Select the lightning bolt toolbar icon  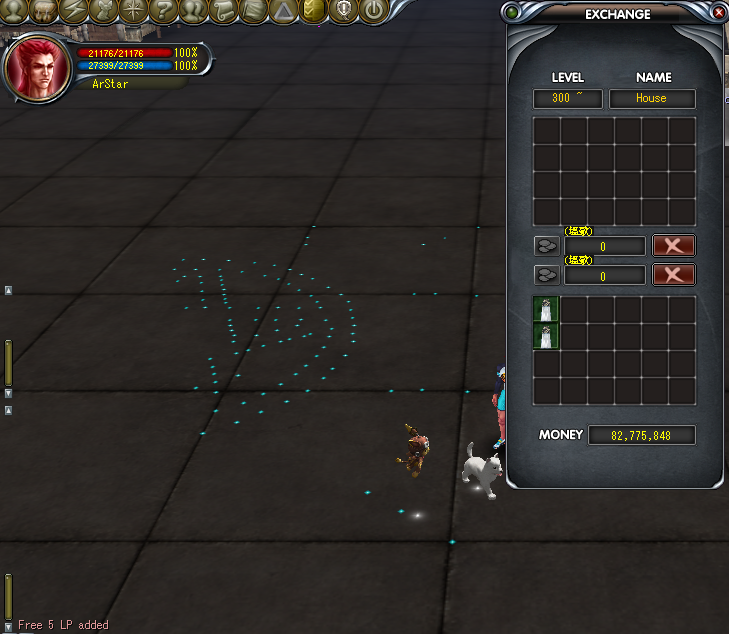75,11
